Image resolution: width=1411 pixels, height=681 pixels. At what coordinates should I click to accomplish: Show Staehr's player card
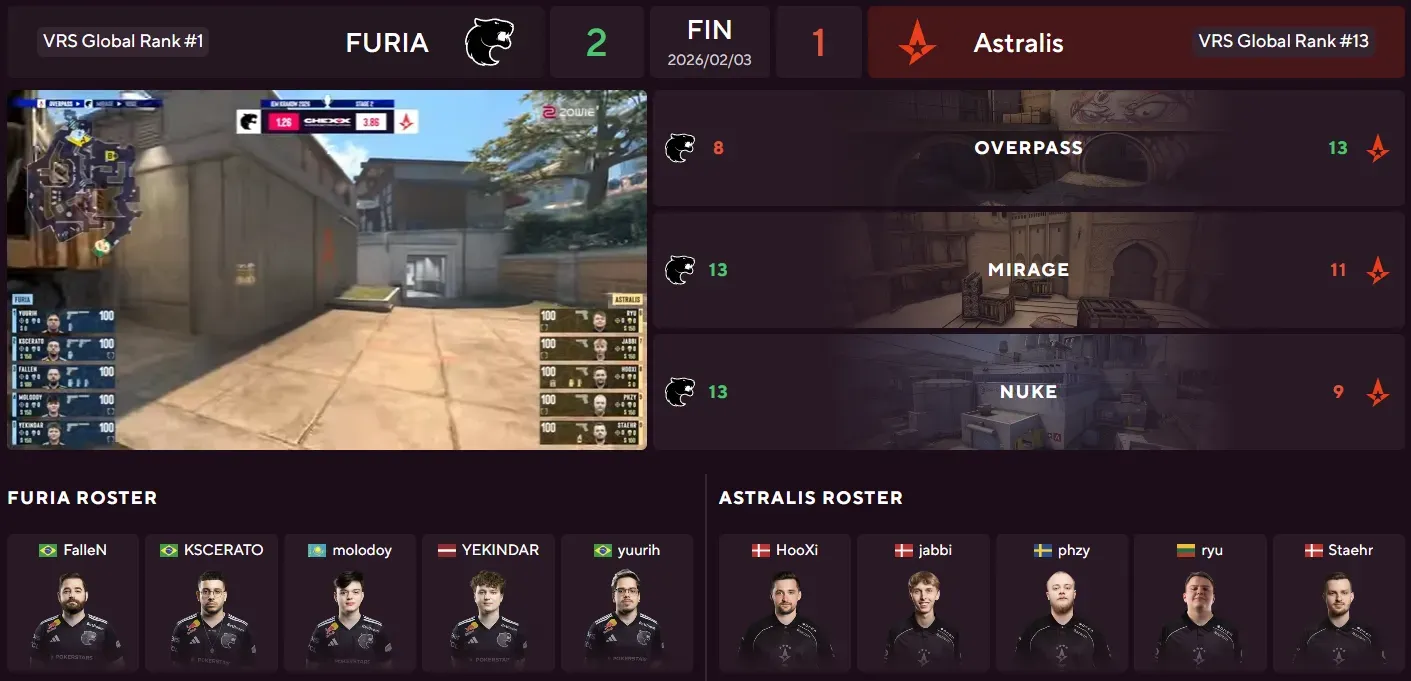pos(1338,603)
